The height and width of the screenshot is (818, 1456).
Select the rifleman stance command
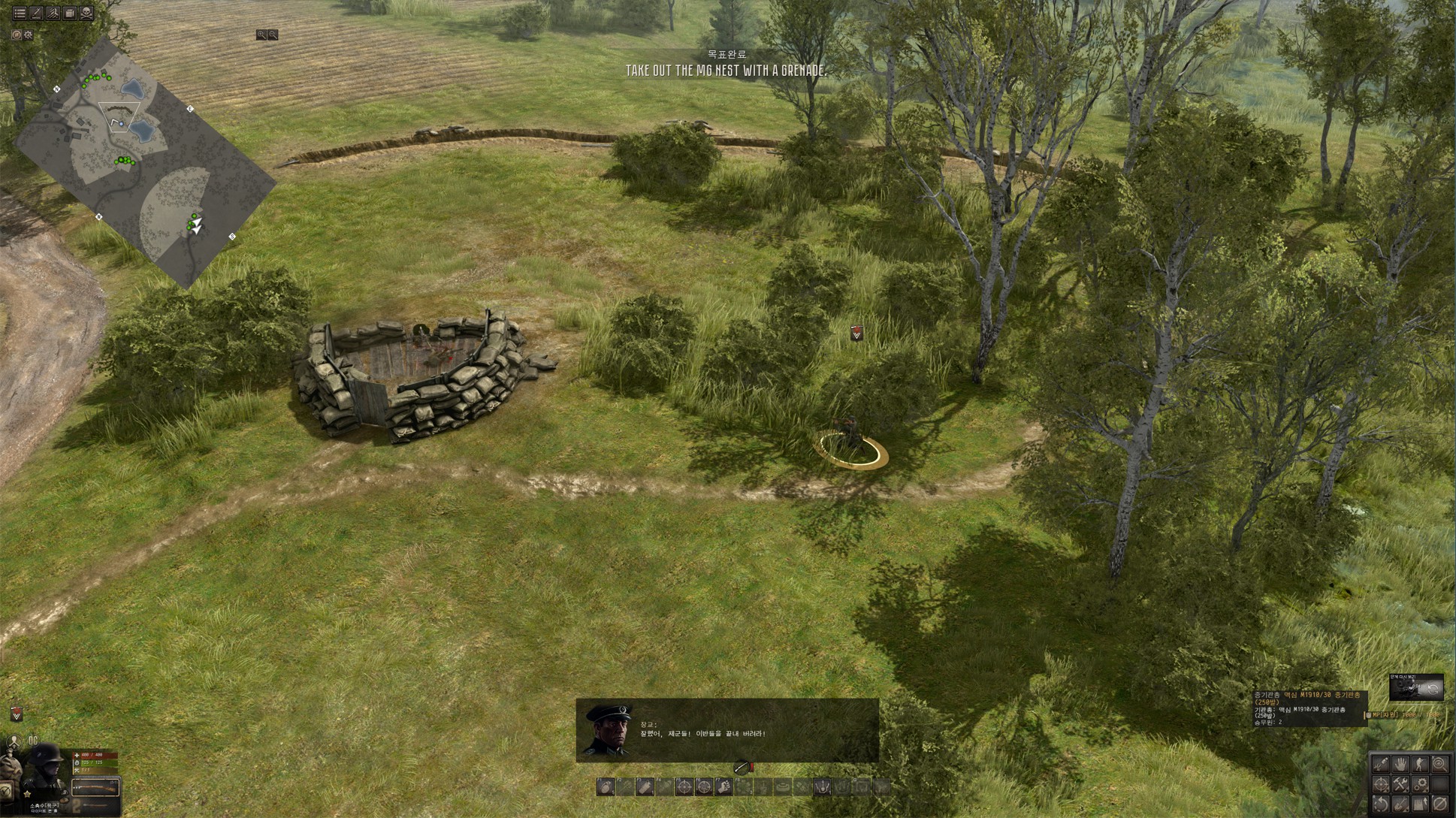[1420, 765]
